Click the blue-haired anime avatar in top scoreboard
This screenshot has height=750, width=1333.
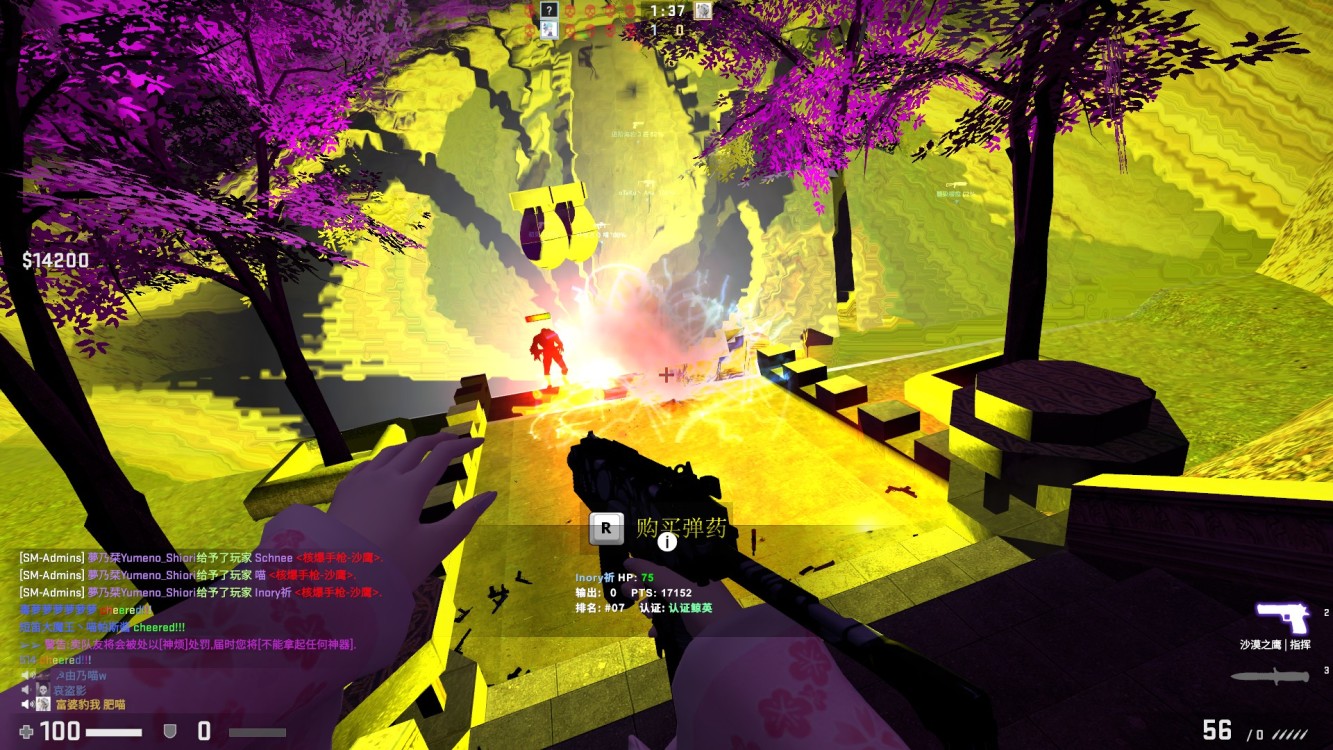pyautogui.click(x=548, y=30)
